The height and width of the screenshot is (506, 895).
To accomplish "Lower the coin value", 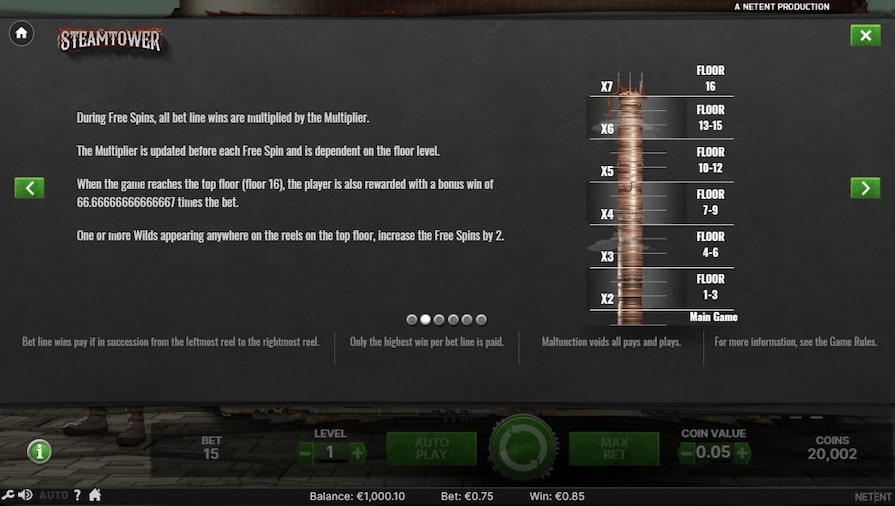I will click(x=686, y=453).
